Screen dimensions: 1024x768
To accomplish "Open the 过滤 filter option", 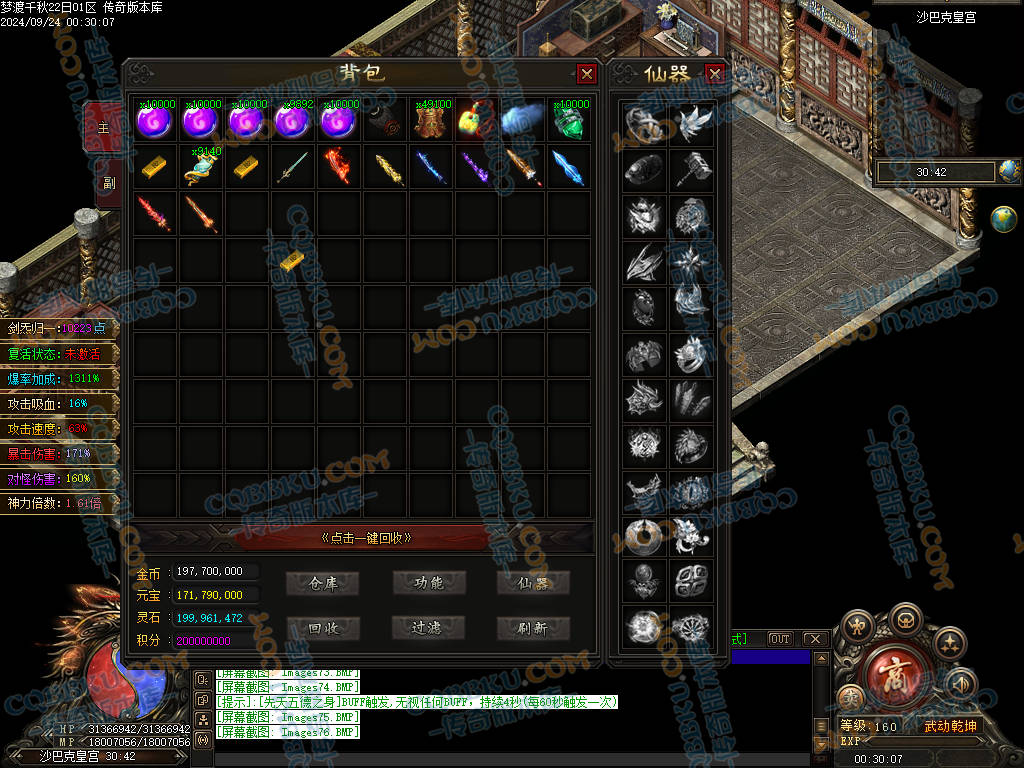I will (428, 628).
